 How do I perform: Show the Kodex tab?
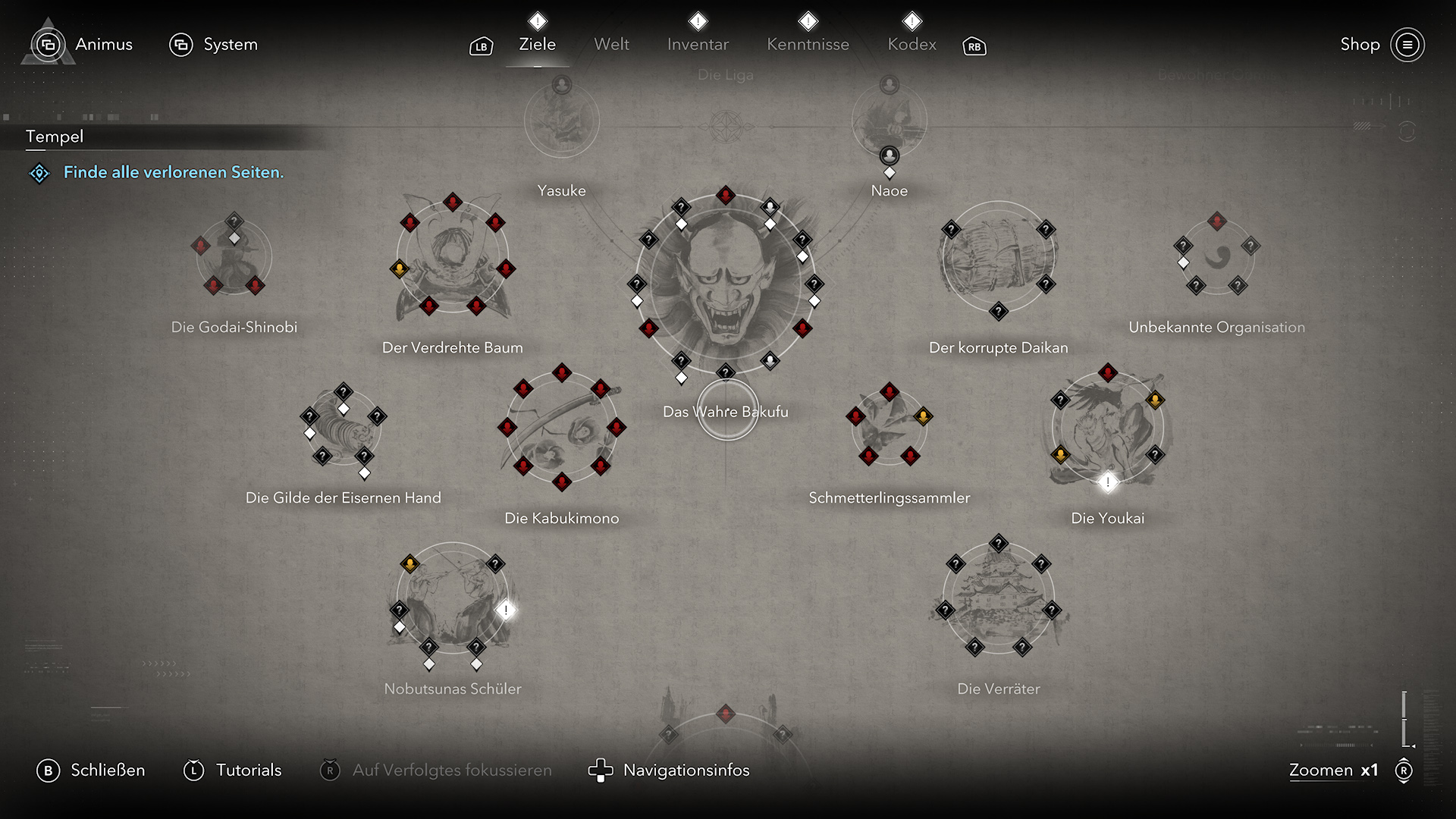(912, 44)
